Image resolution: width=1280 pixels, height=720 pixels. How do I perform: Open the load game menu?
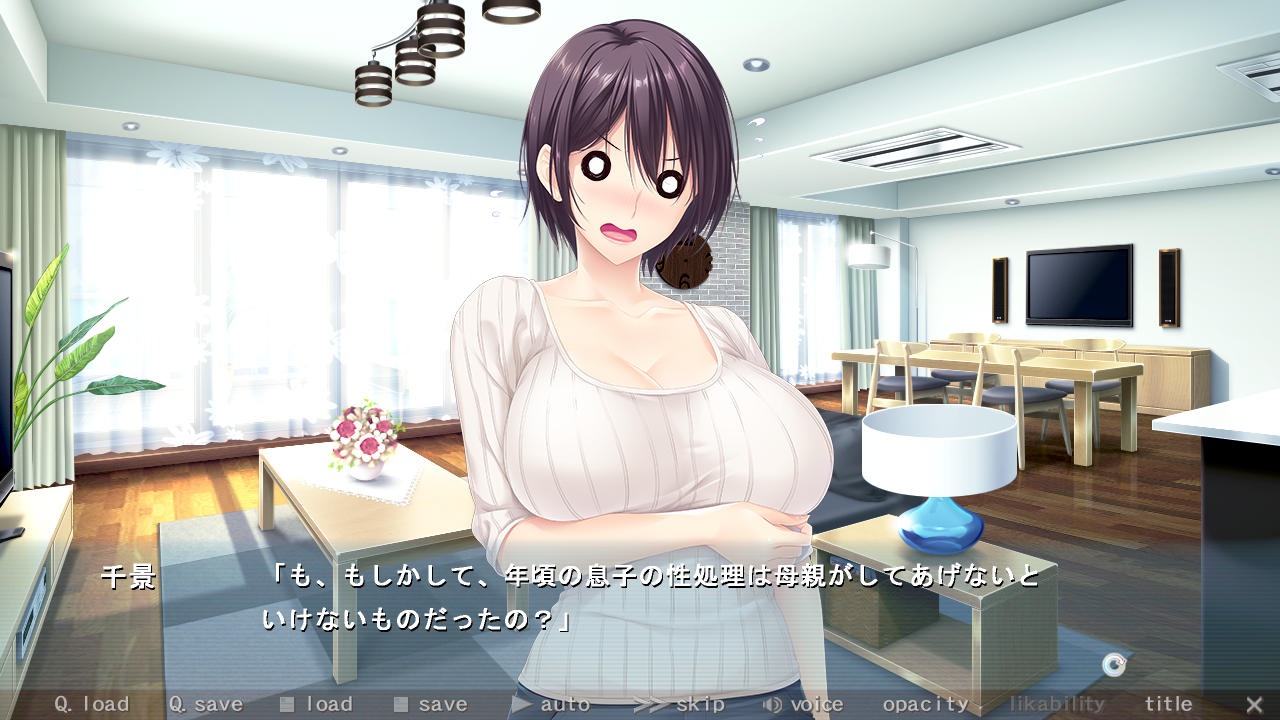317,704
